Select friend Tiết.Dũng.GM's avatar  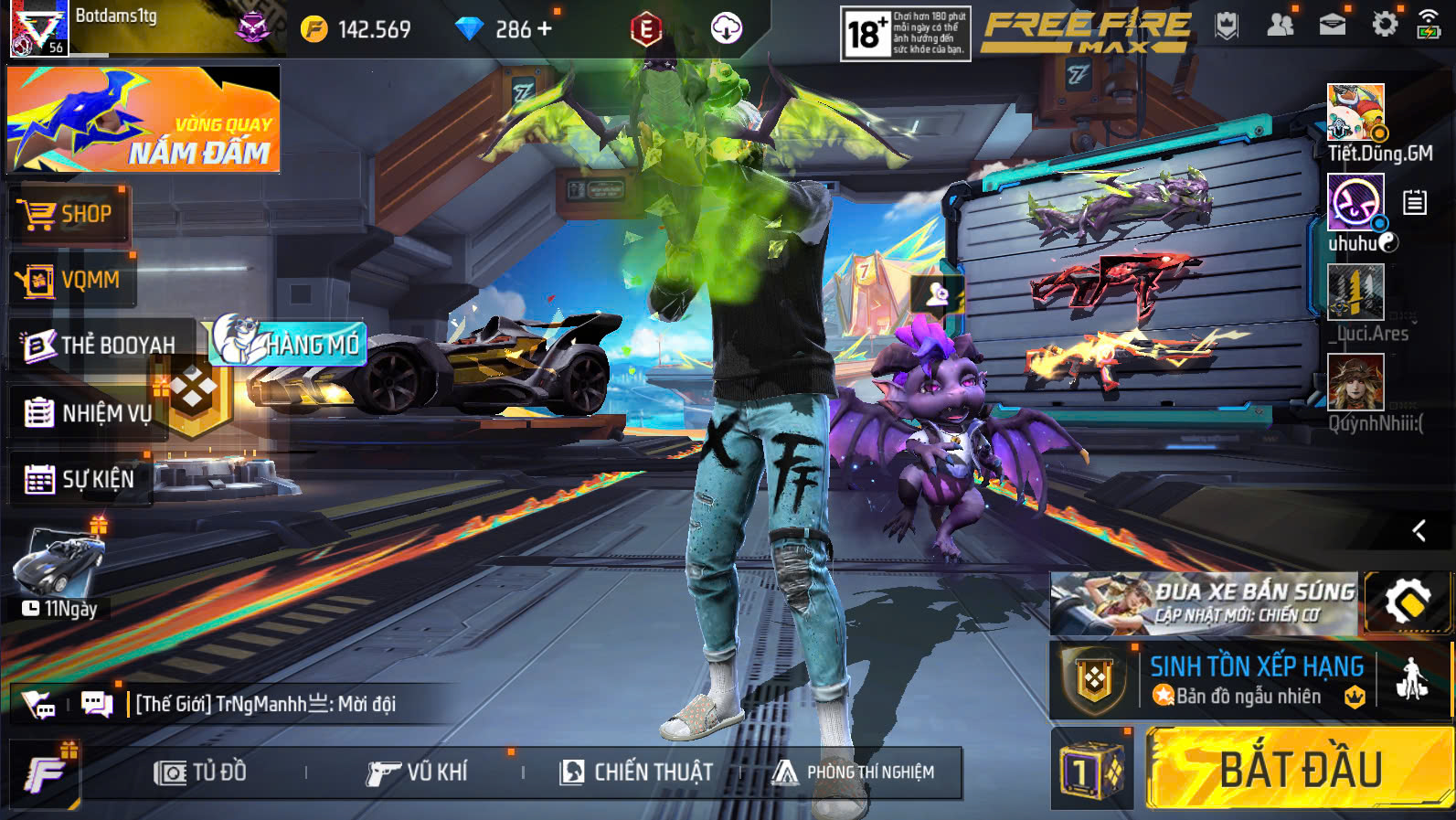pos(1355,112)
